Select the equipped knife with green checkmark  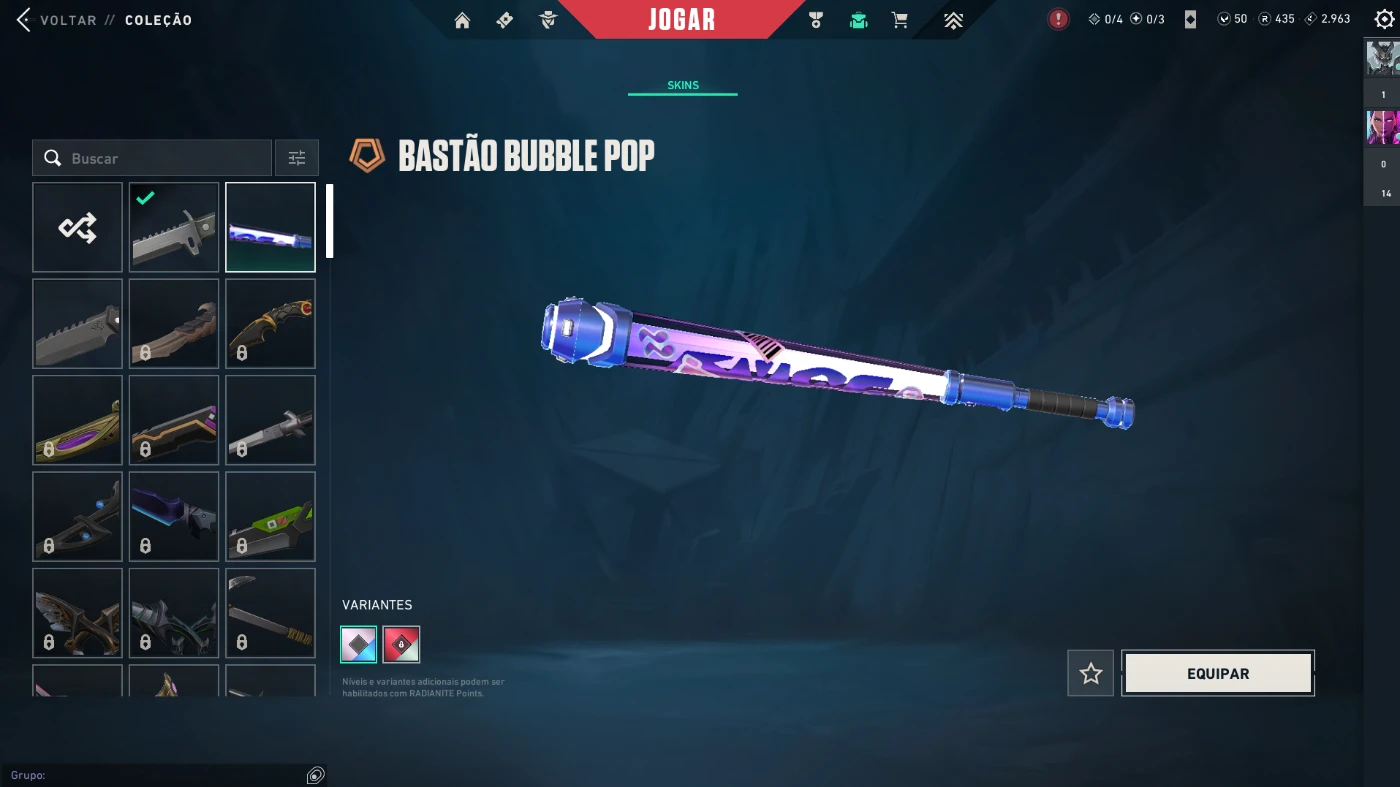point(174,227)
